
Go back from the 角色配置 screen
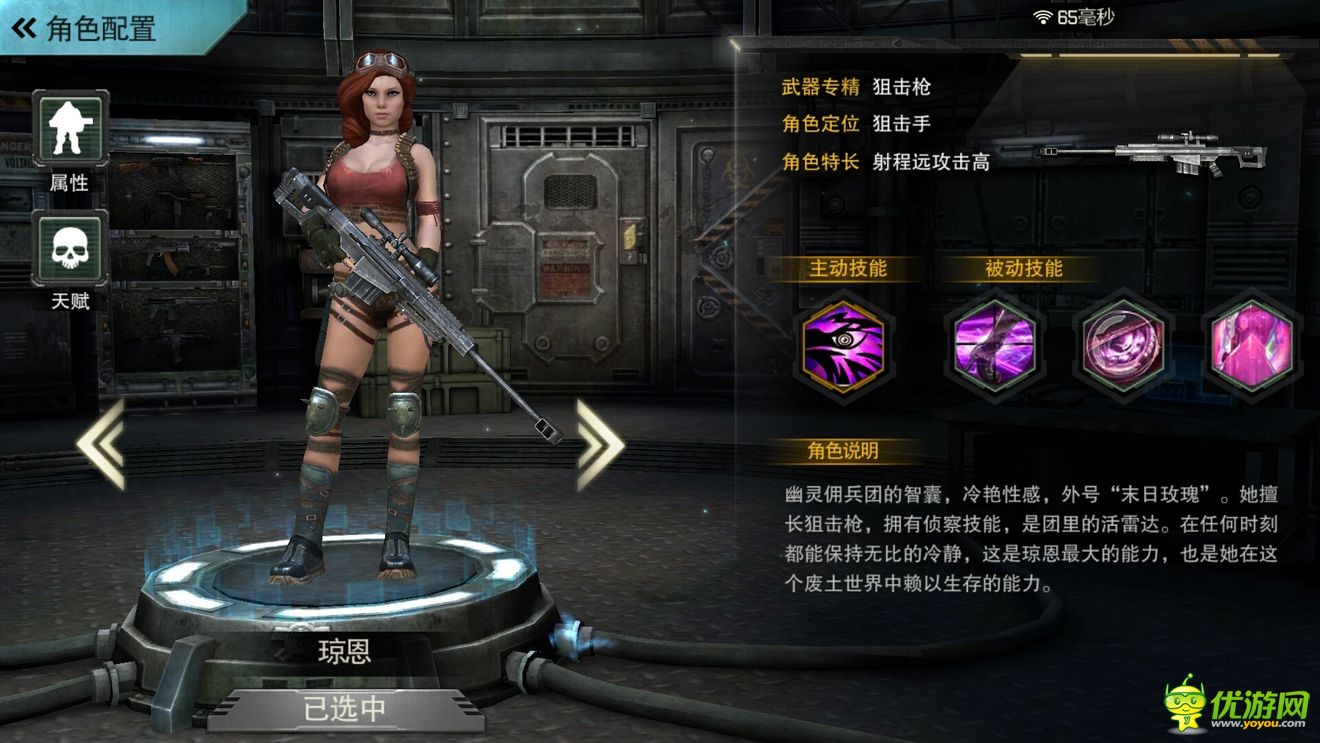point(24,28)
